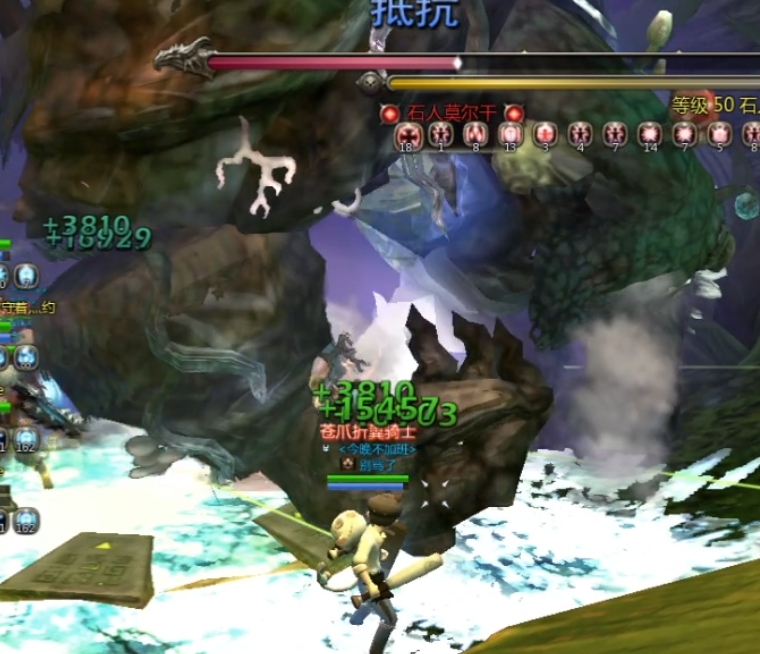View the boss debuff icon showing 3
Viewport: 760px width, 654px height.
click(x=545, y=134)
